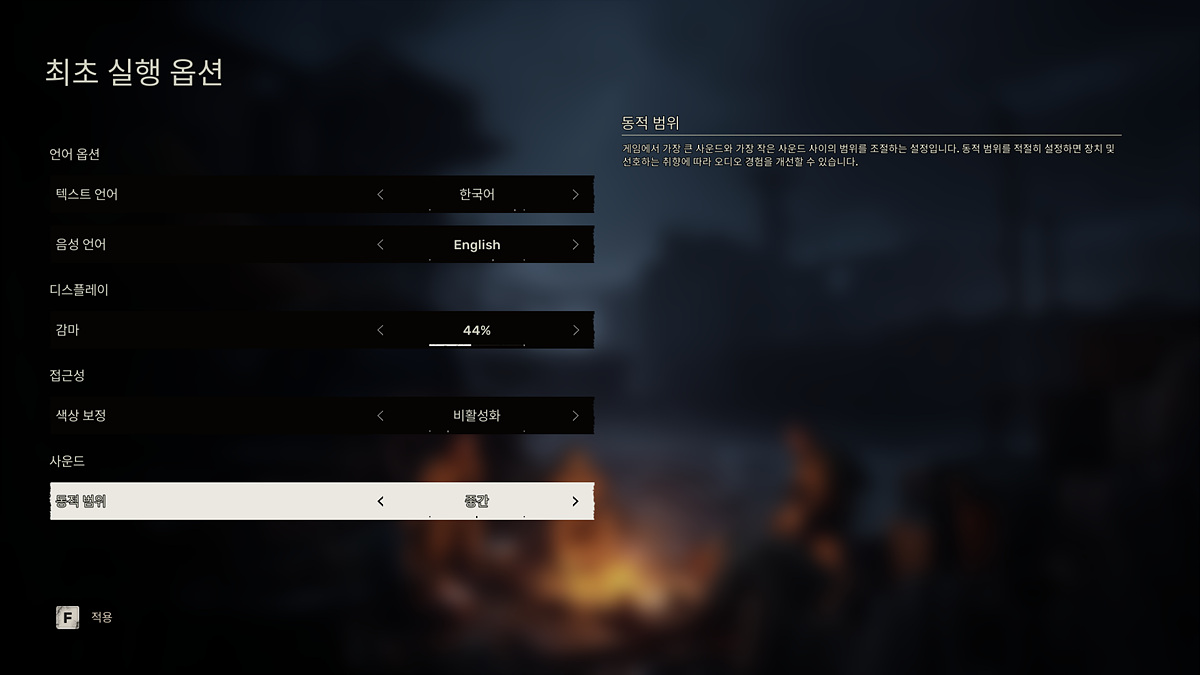The height and width of the screenshot is (675, 1200).
Task: Select the 음성 언어 option row
Action: click(200, 245)
